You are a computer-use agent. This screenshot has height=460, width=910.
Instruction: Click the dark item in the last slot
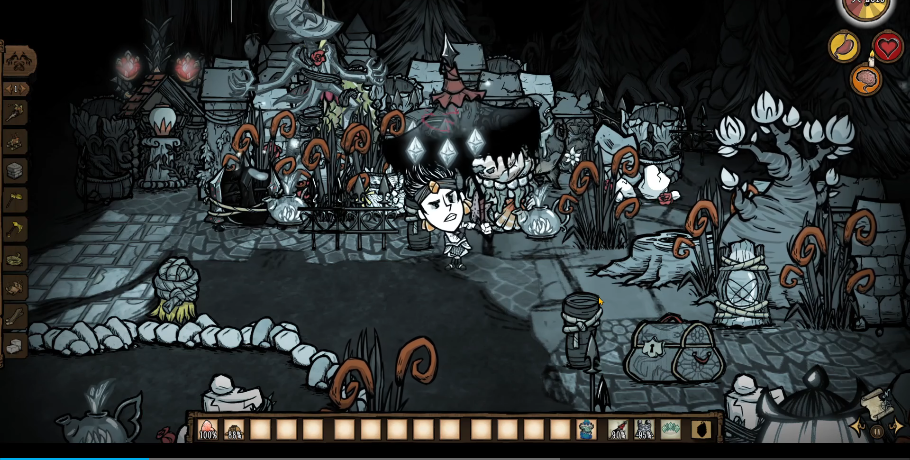pos(701,430)
